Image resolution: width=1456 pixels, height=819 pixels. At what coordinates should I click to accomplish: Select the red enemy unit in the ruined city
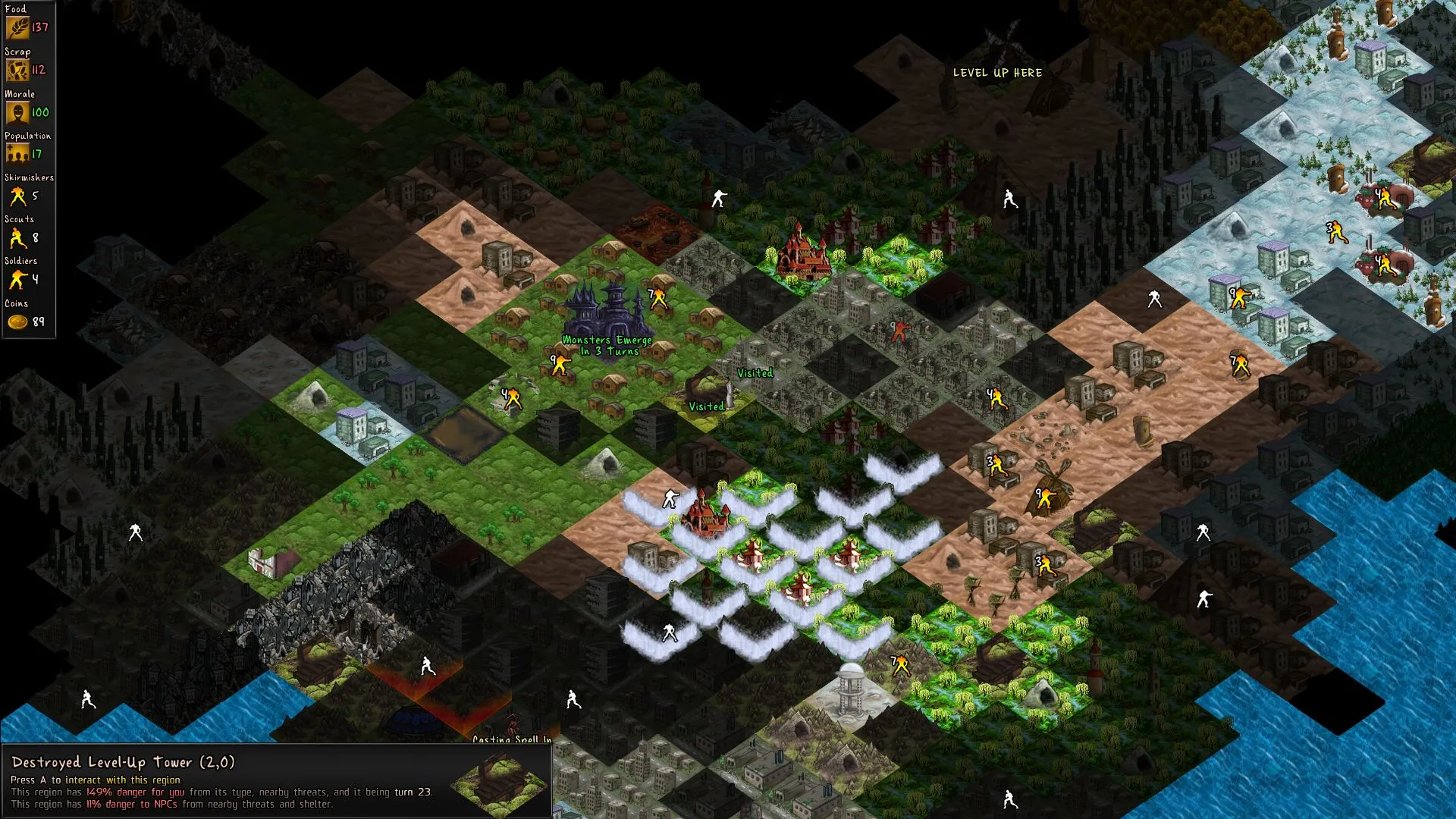(899, 331)
